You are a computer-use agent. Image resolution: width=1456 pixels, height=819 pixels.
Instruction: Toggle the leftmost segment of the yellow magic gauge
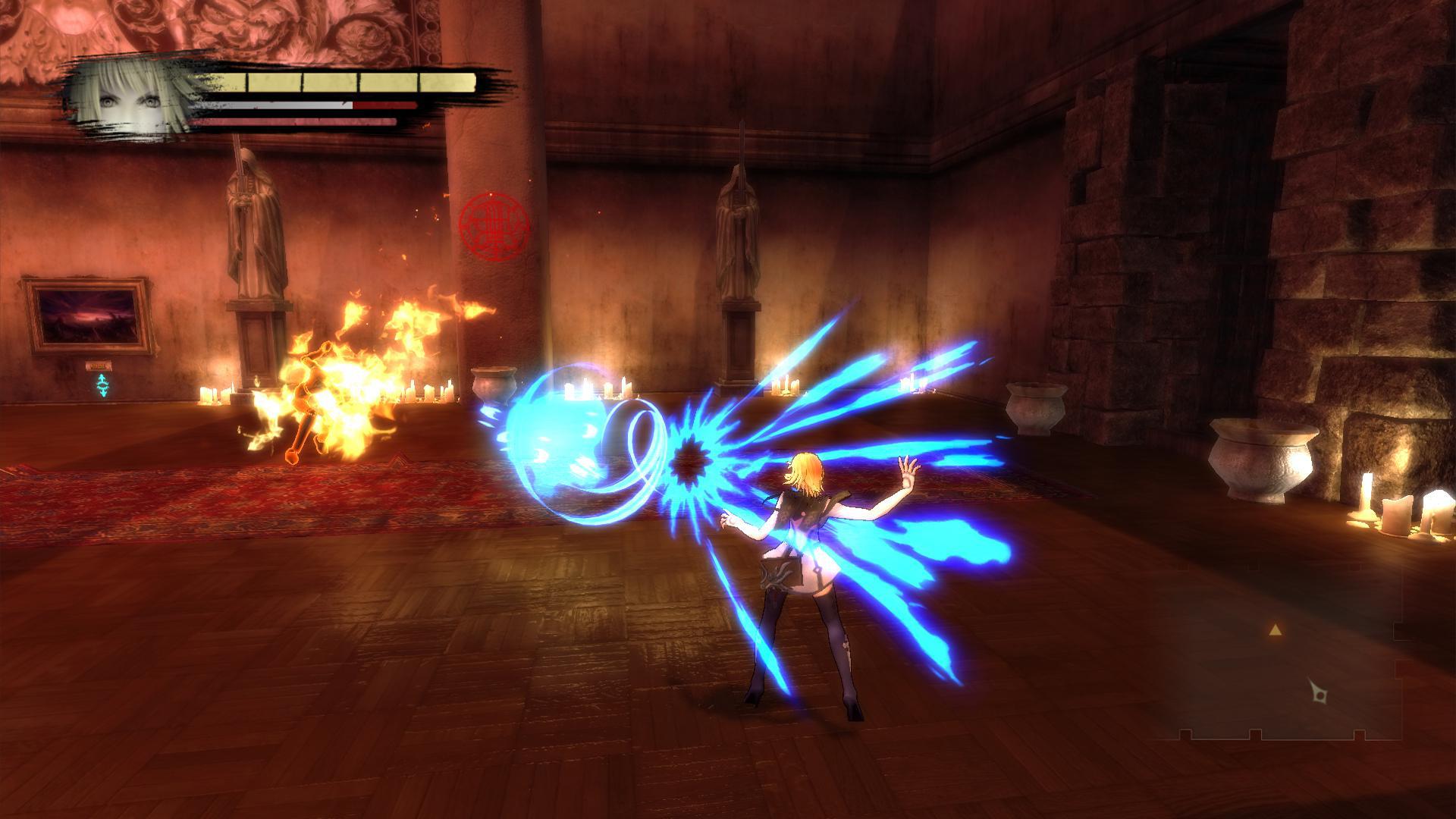click(x=227, y=82)
